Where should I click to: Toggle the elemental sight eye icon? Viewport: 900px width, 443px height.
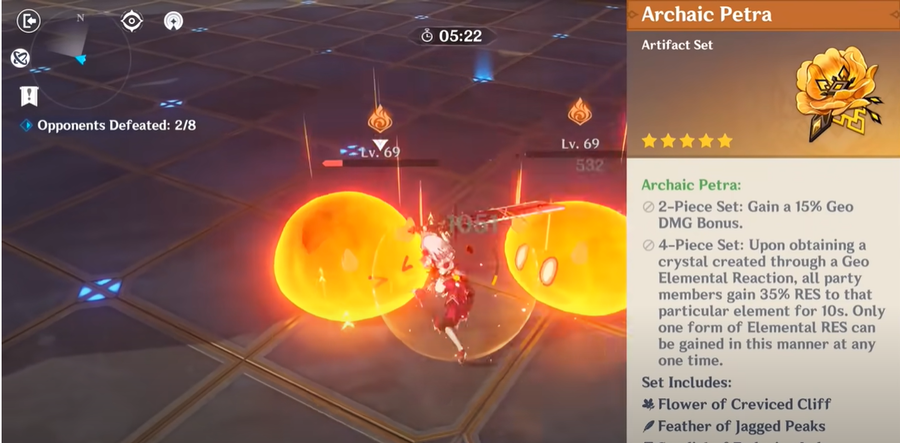[131, 20]
